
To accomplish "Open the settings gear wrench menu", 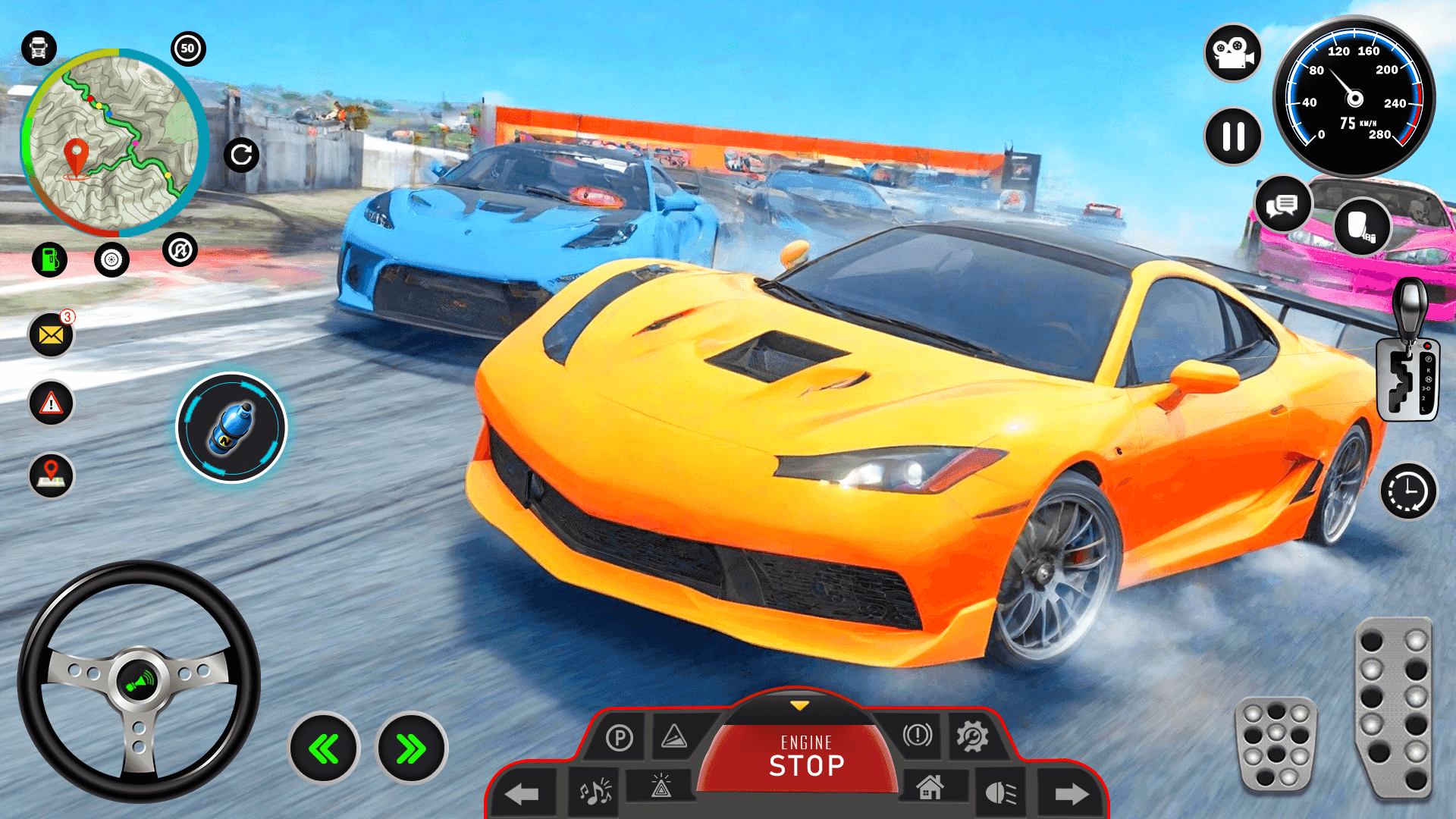I will click(x=973, y=736).
